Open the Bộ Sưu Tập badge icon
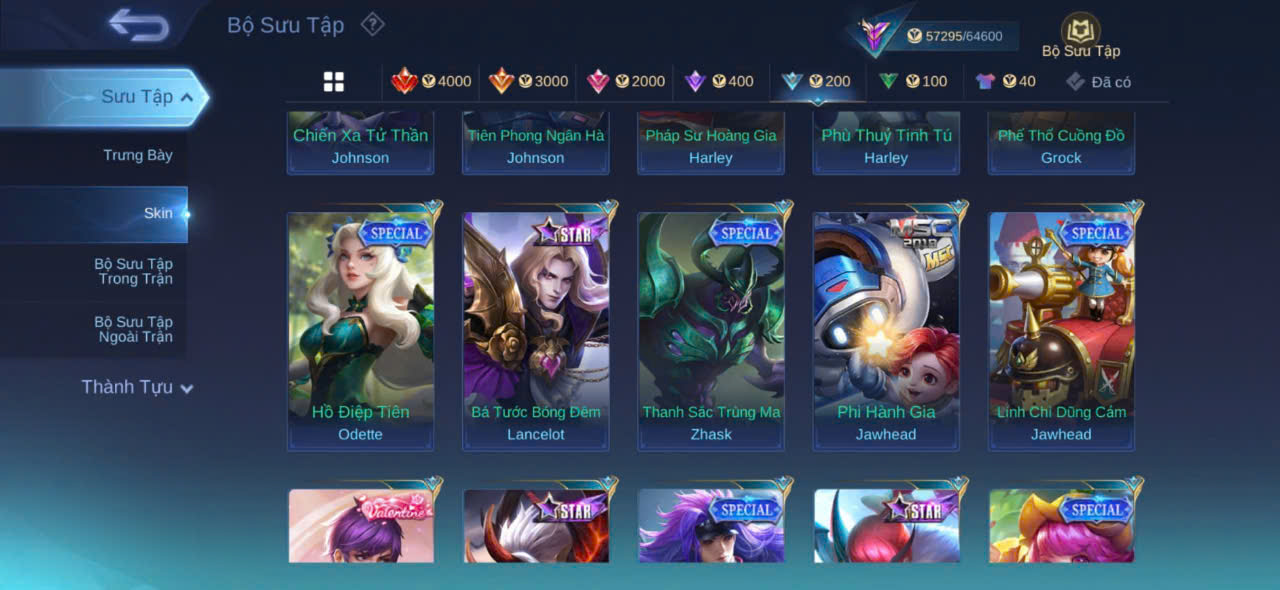The height and width of the screenshot is (590, 1280). coord(1081,31)
